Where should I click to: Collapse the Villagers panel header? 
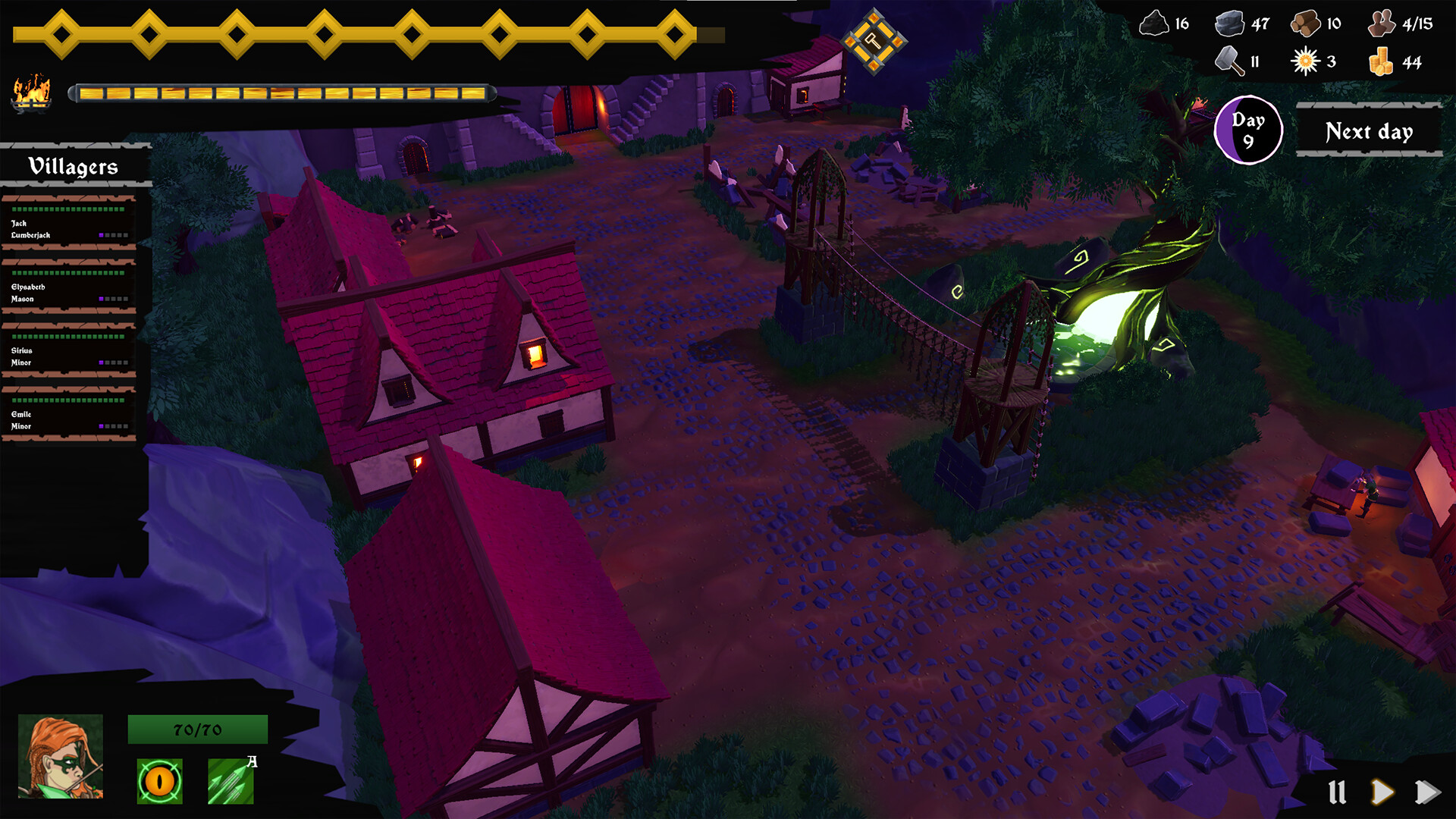point(74,165)
